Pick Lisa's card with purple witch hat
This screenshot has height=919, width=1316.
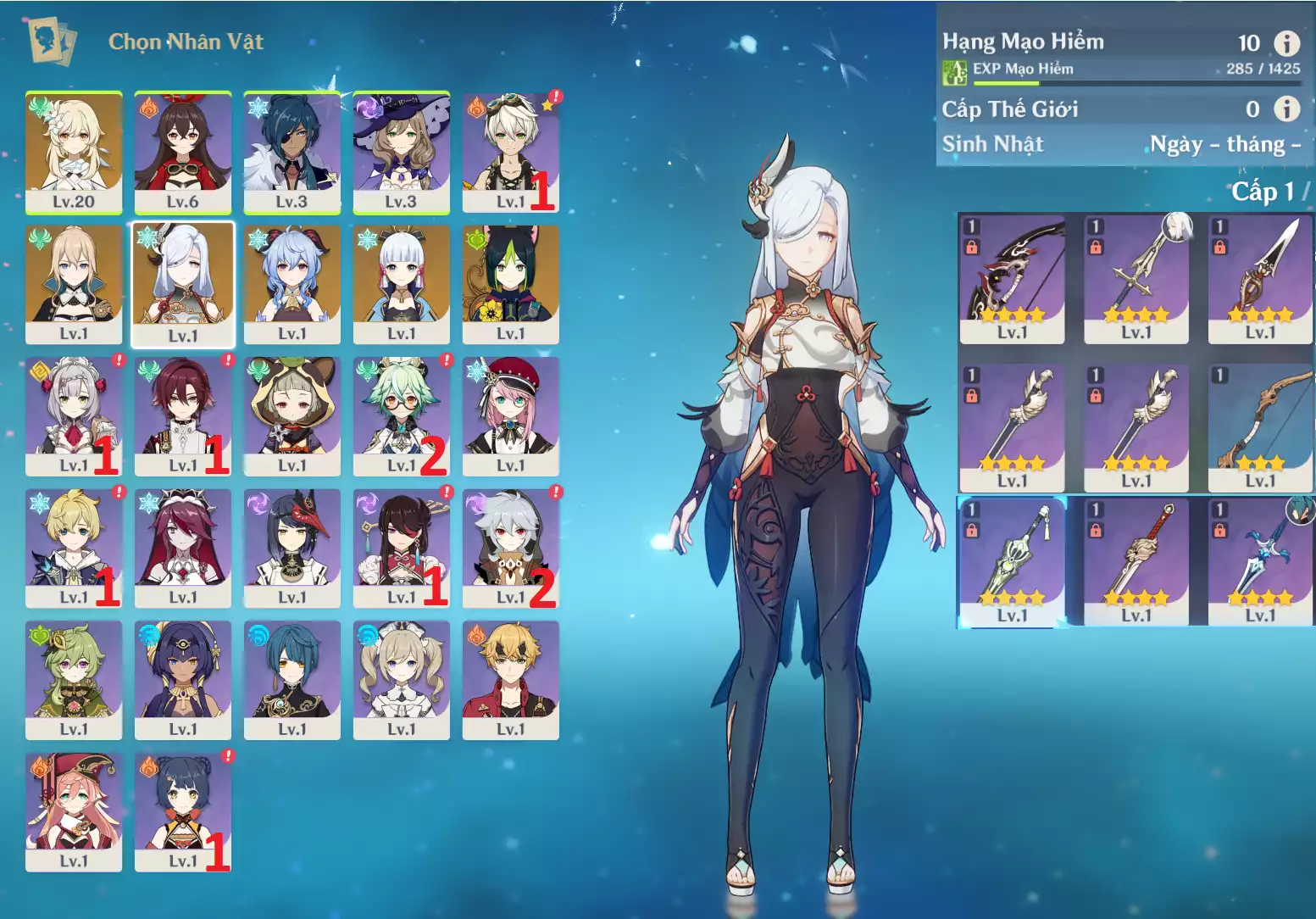point(402,152)
